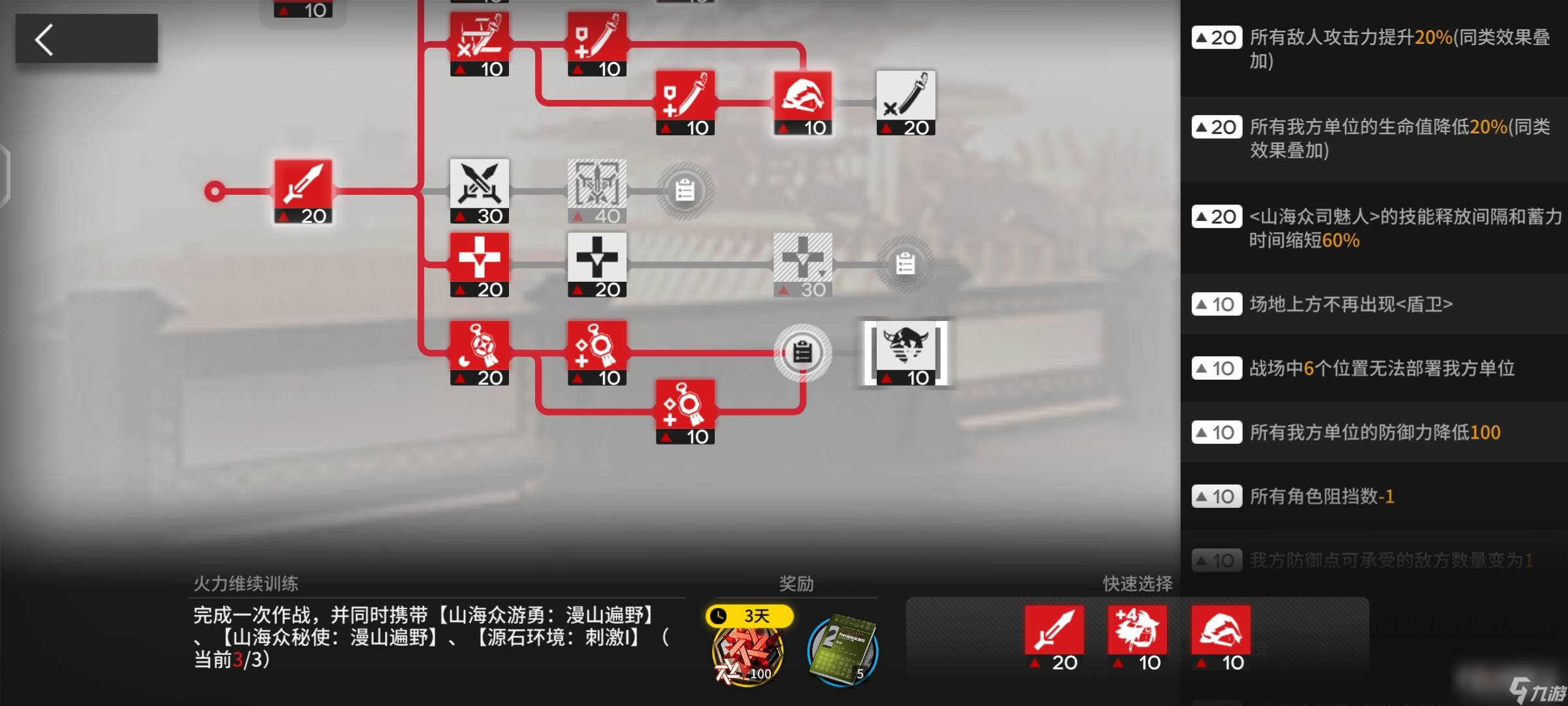The height and width of the screenshot is (706, 1568).
Task: Select the framed beast 10 contract node
Action: tap(907, 353)
